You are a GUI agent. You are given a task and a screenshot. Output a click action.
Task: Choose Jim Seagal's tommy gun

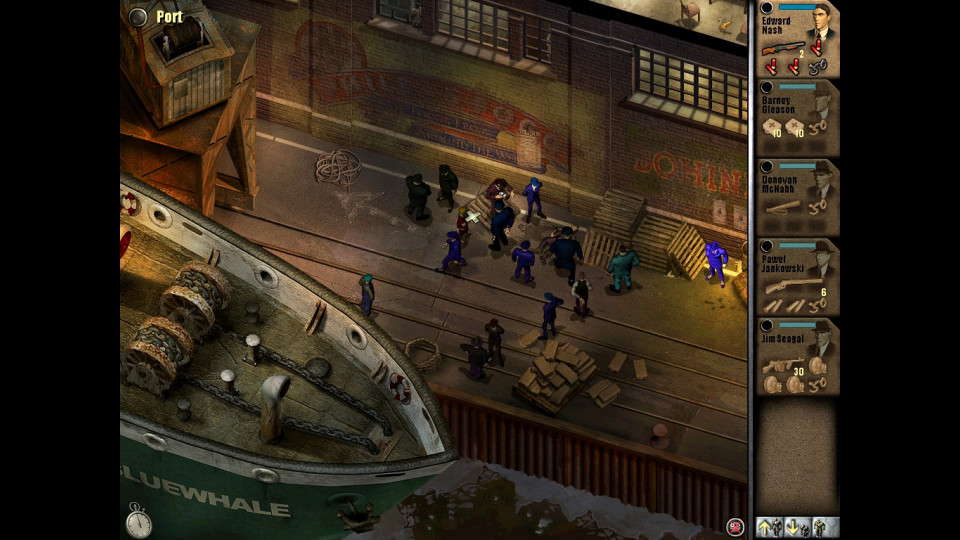779,366
